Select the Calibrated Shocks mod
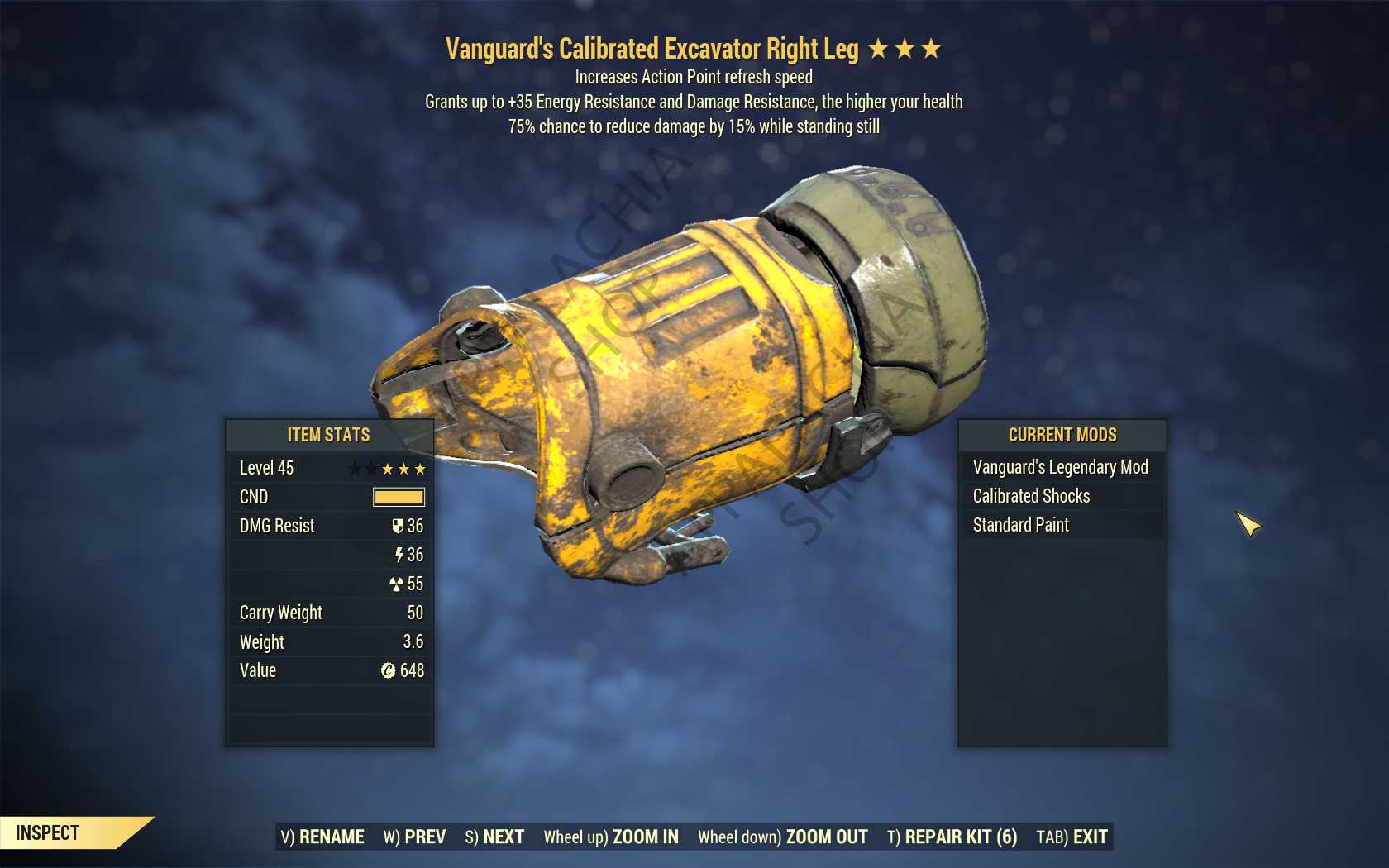The height and width of the screenshot is (868, 1389). (1032, 496)
